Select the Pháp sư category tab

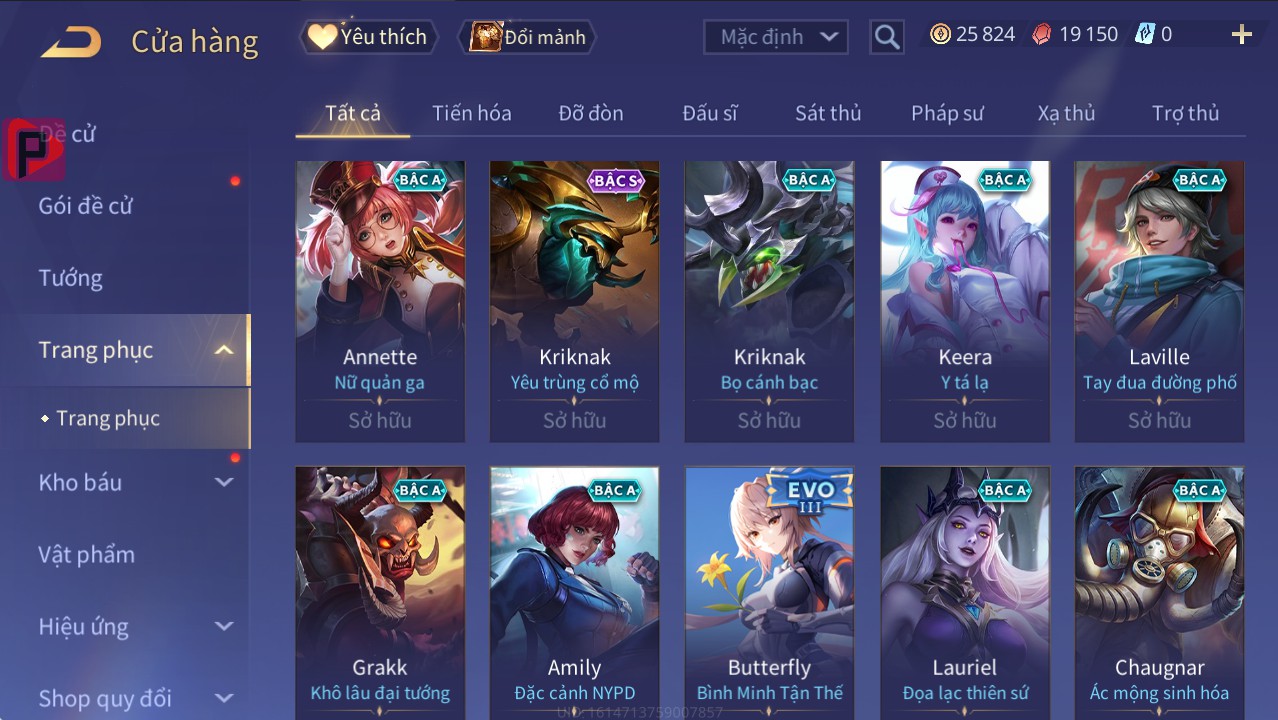[x=946, y=113]
